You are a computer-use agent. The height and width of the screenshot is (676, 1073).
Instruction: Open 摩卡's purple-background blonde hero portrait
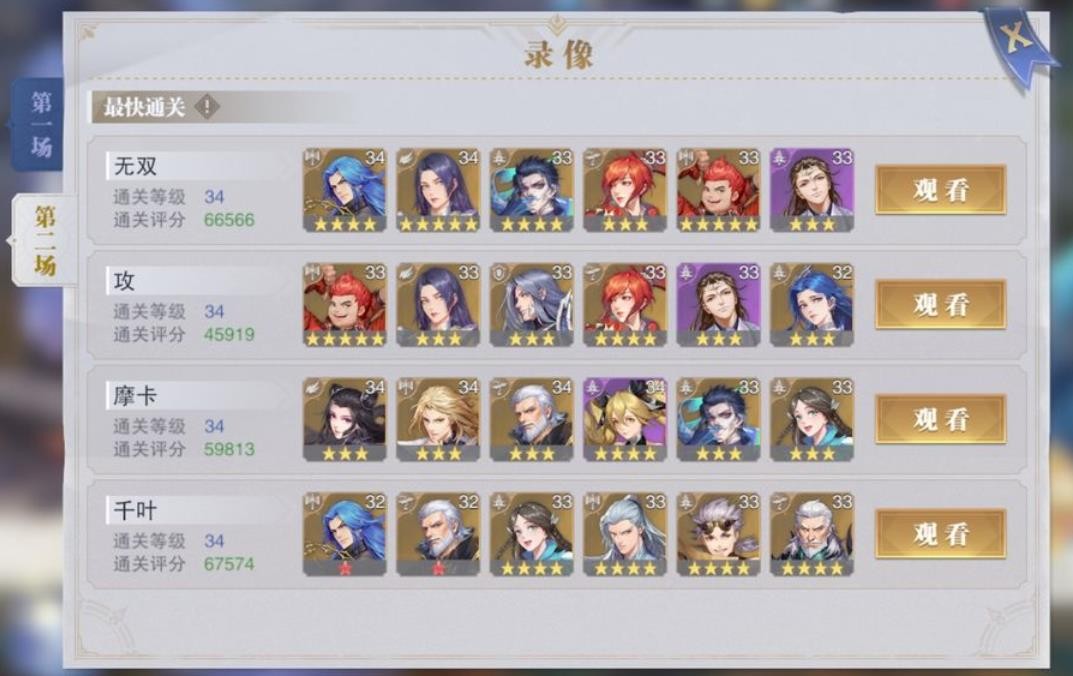point(625,419)
